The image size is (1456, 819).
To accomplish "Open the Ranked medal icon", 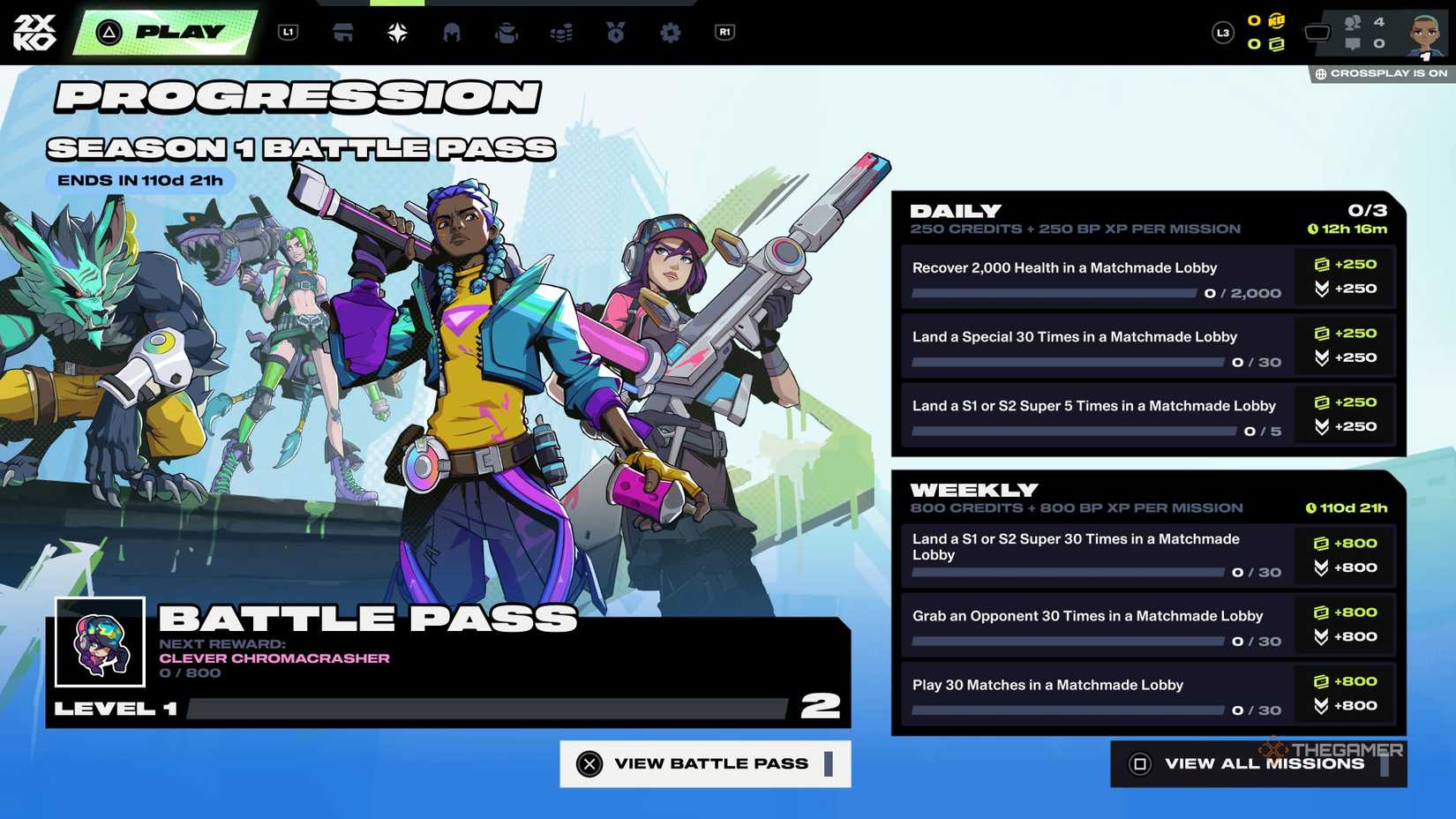I will tap(615, 33).
